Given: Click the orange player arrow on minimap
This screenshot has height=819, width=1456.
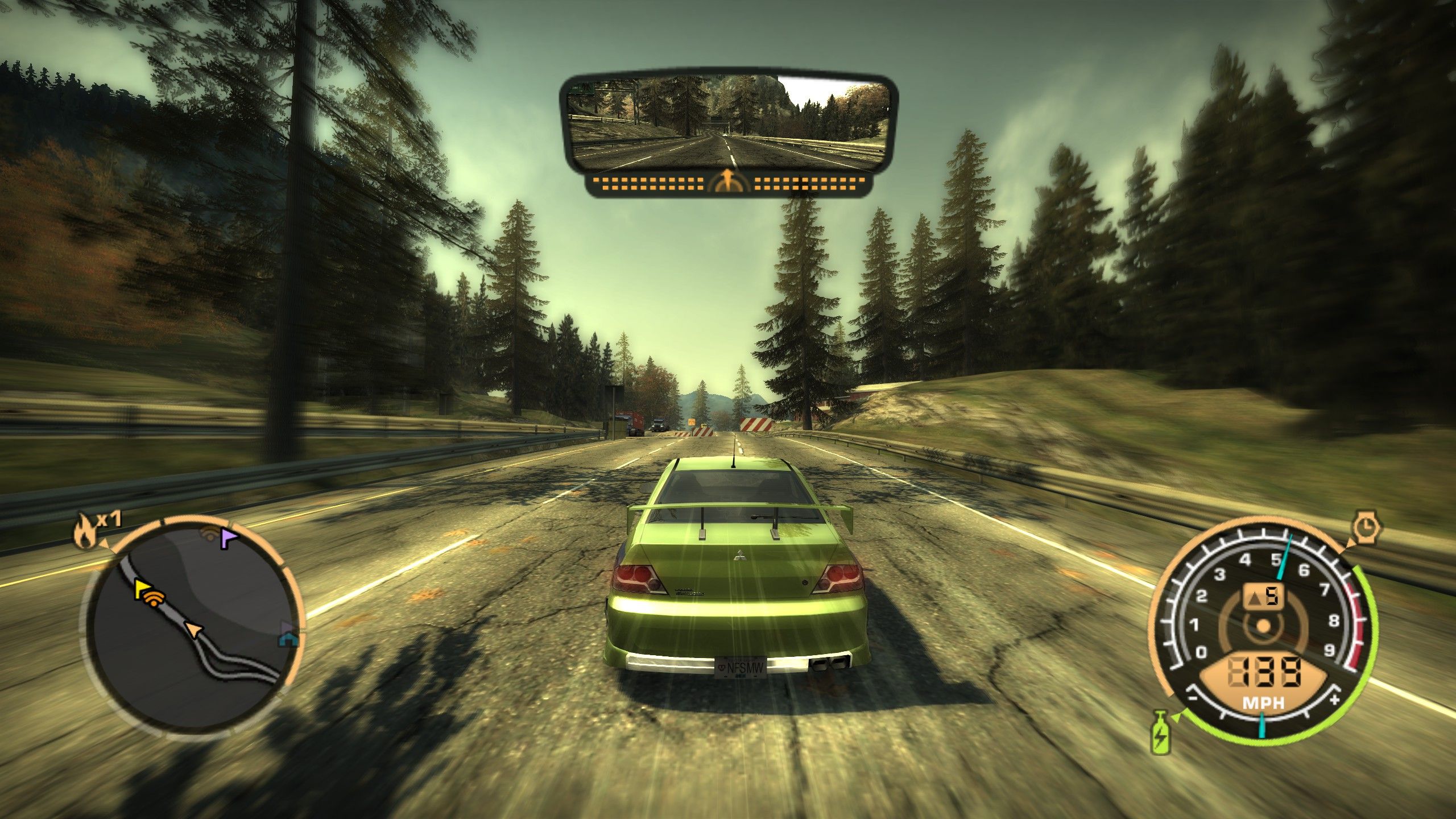Looking at the screenshot, I should click(x=195, y=628).
